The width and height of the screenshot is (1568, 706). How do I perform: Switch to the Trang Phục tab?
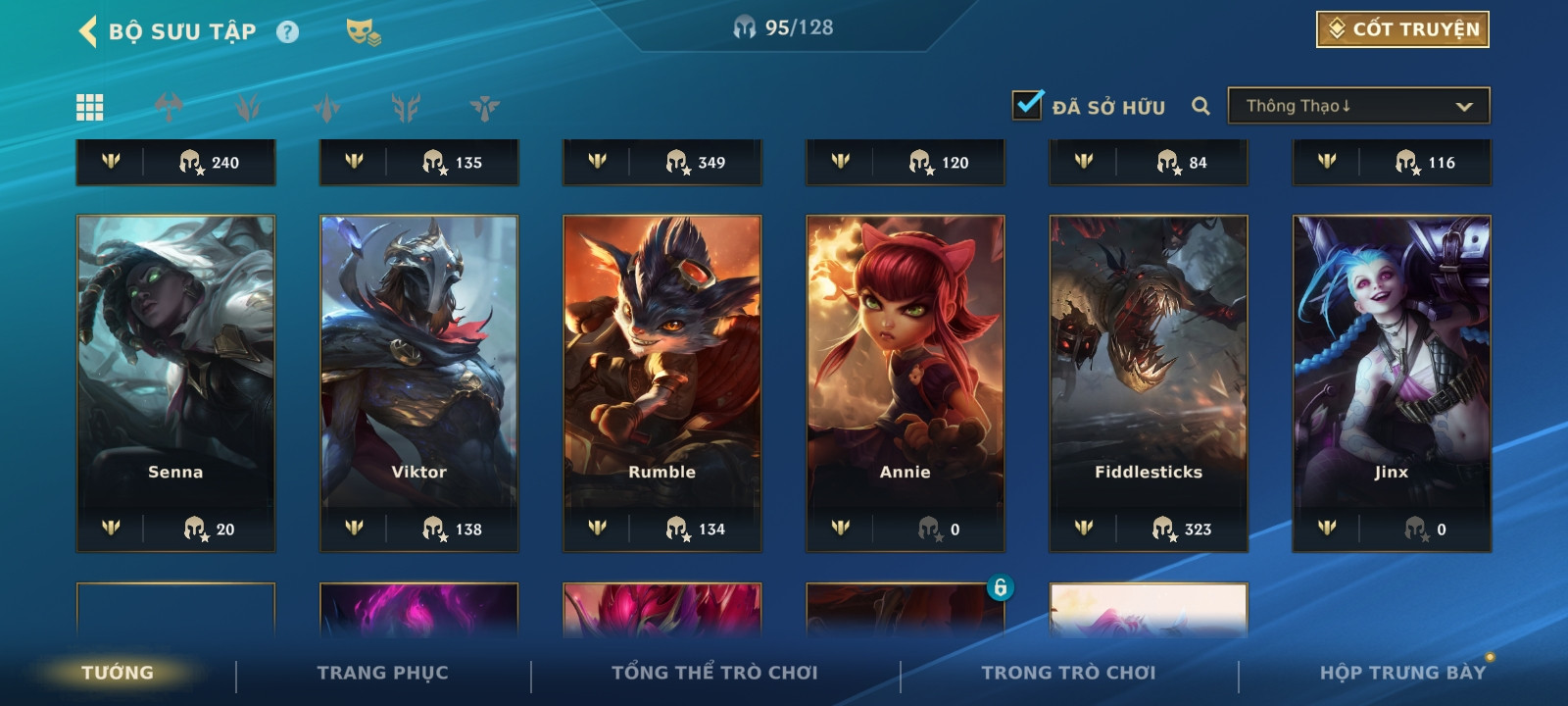click(x=382, y=673)
